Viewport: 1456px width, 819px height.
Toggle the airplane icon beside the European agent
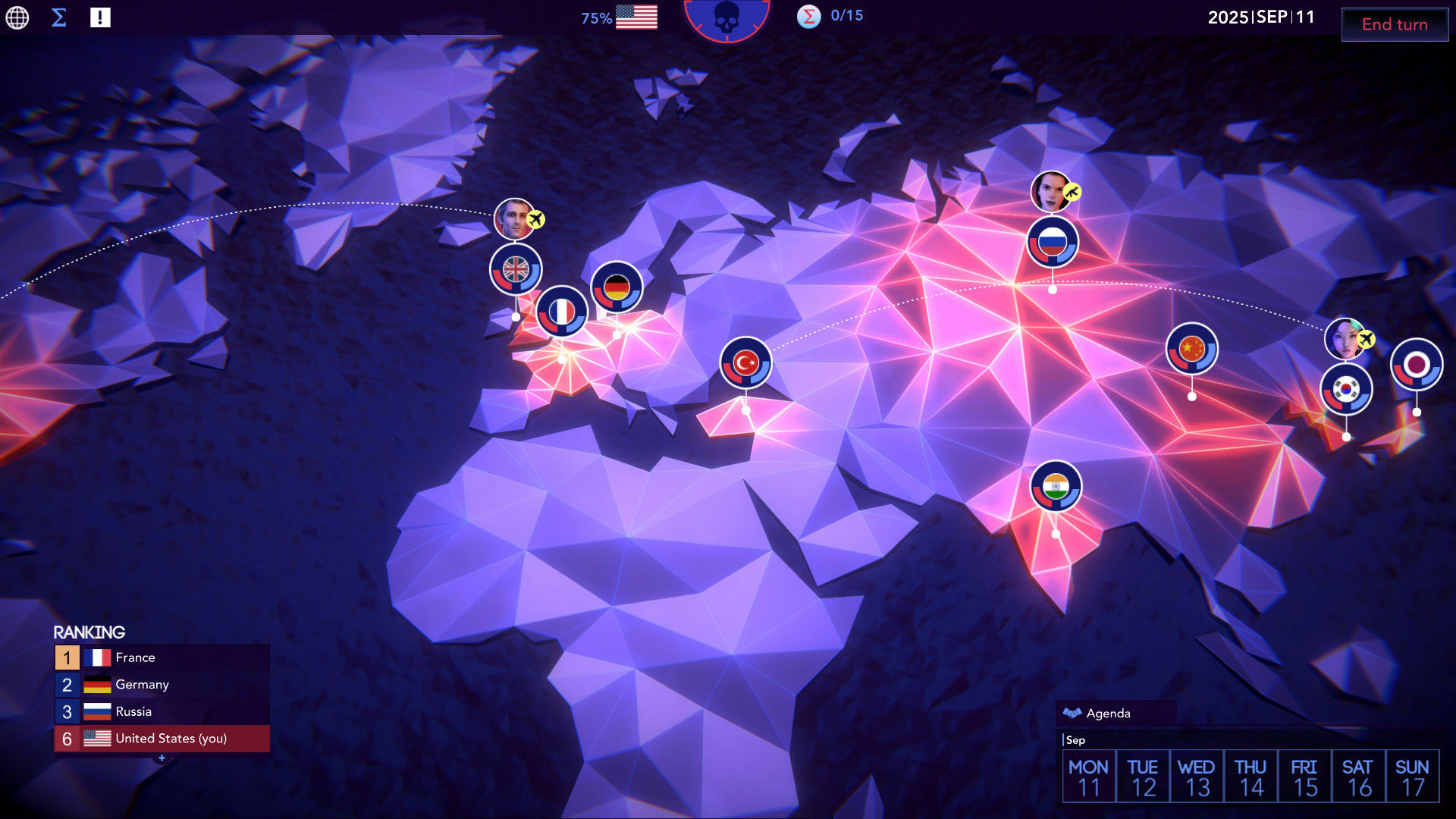coord(536,218)
